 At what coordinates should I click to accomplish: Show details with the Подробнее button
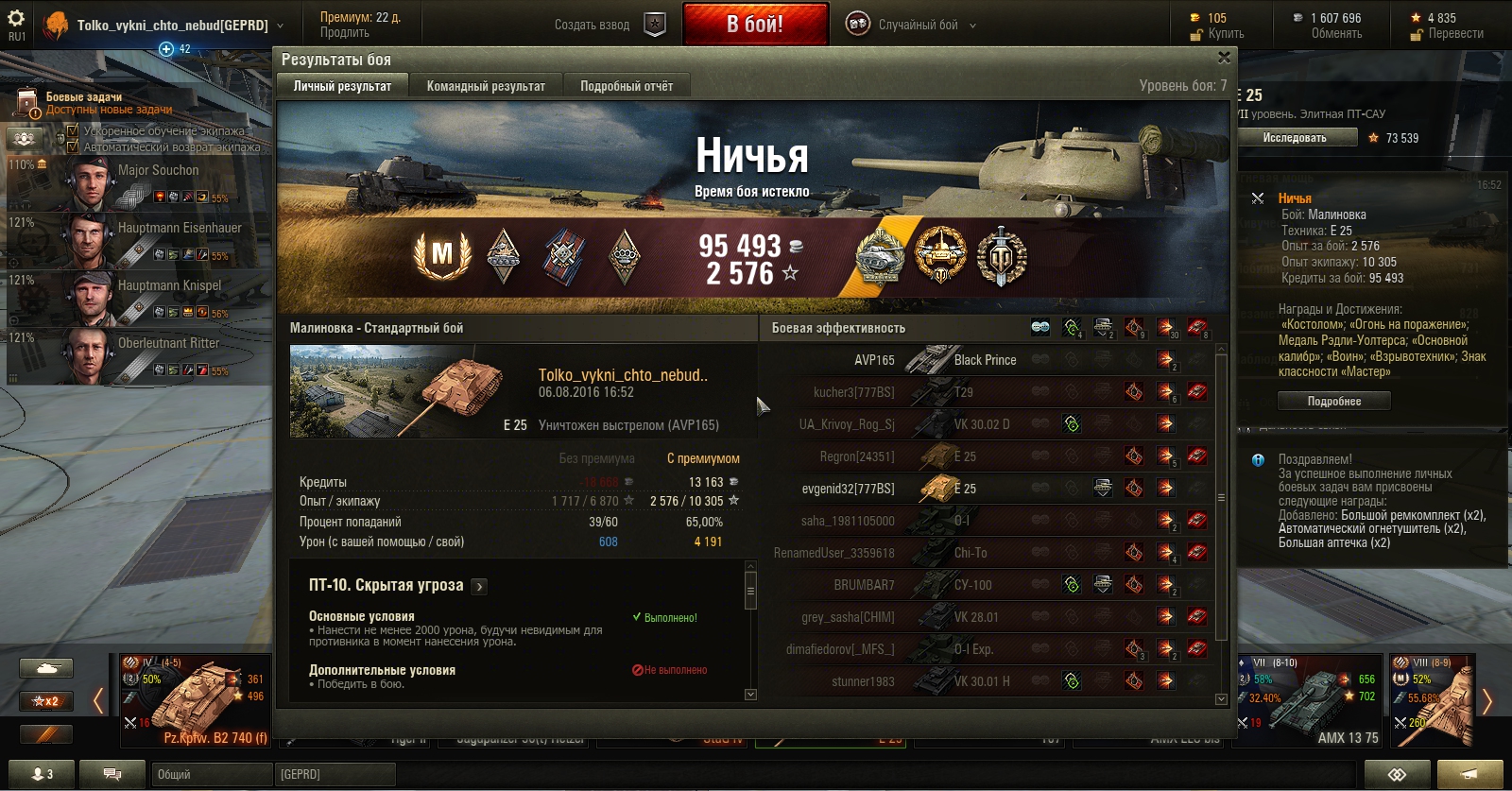[x=1333, y=402]
